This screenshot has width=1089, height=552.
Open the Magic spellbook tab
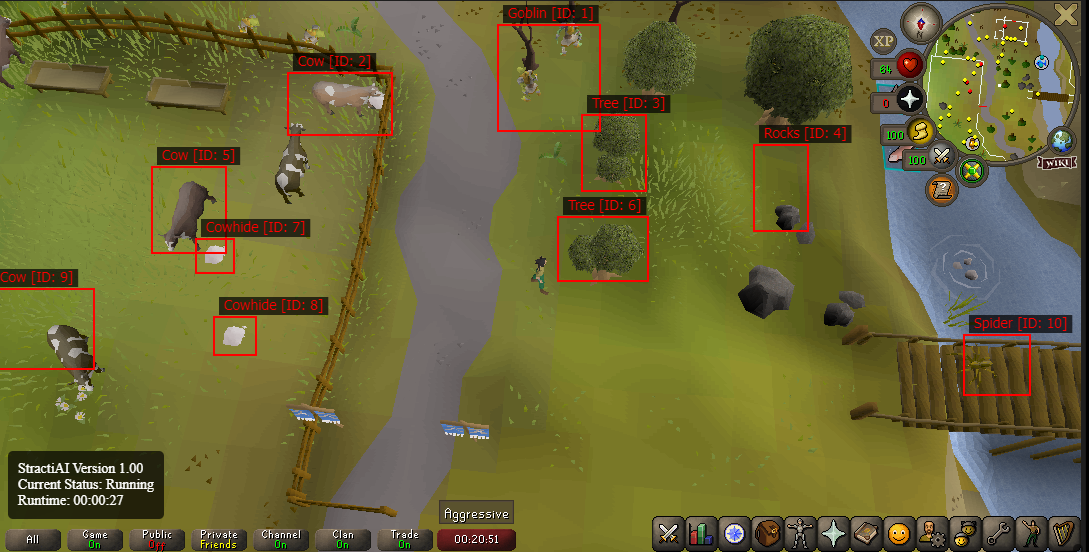tap(866, 533)
